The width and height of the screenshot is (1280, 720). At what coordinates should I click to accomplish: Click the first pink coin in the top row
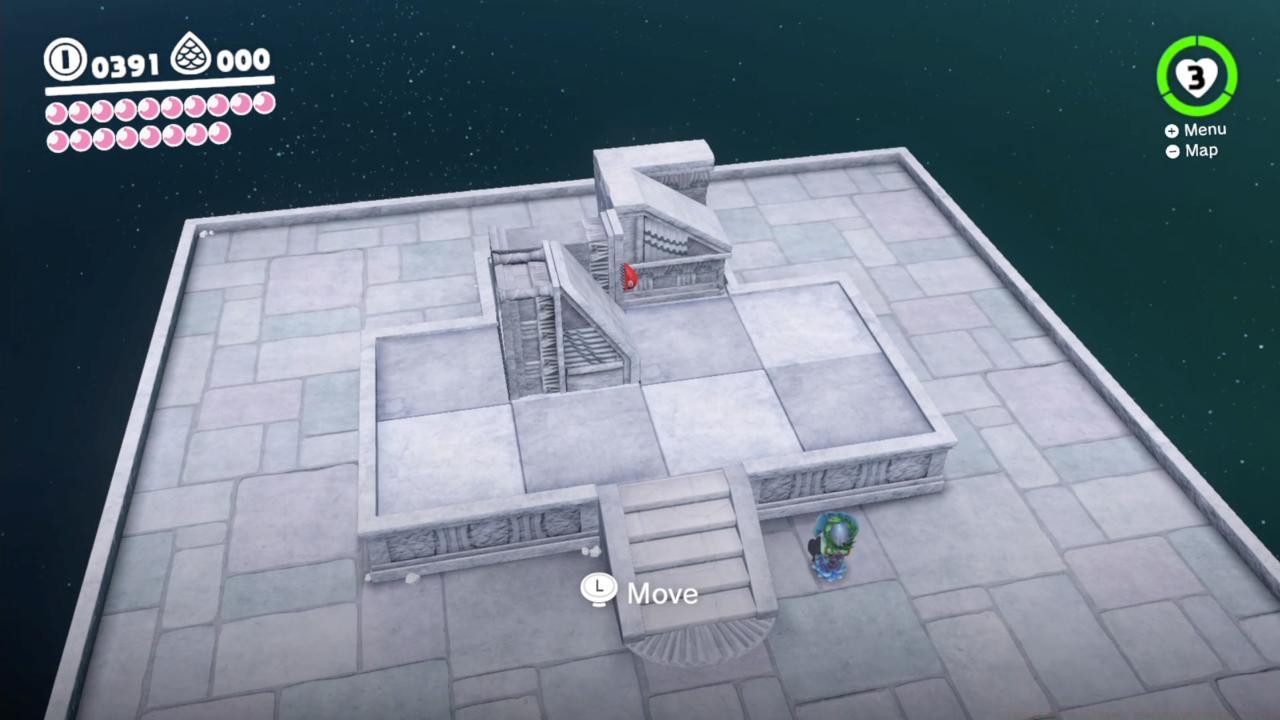pyautogui.click(x=57, y=112)
